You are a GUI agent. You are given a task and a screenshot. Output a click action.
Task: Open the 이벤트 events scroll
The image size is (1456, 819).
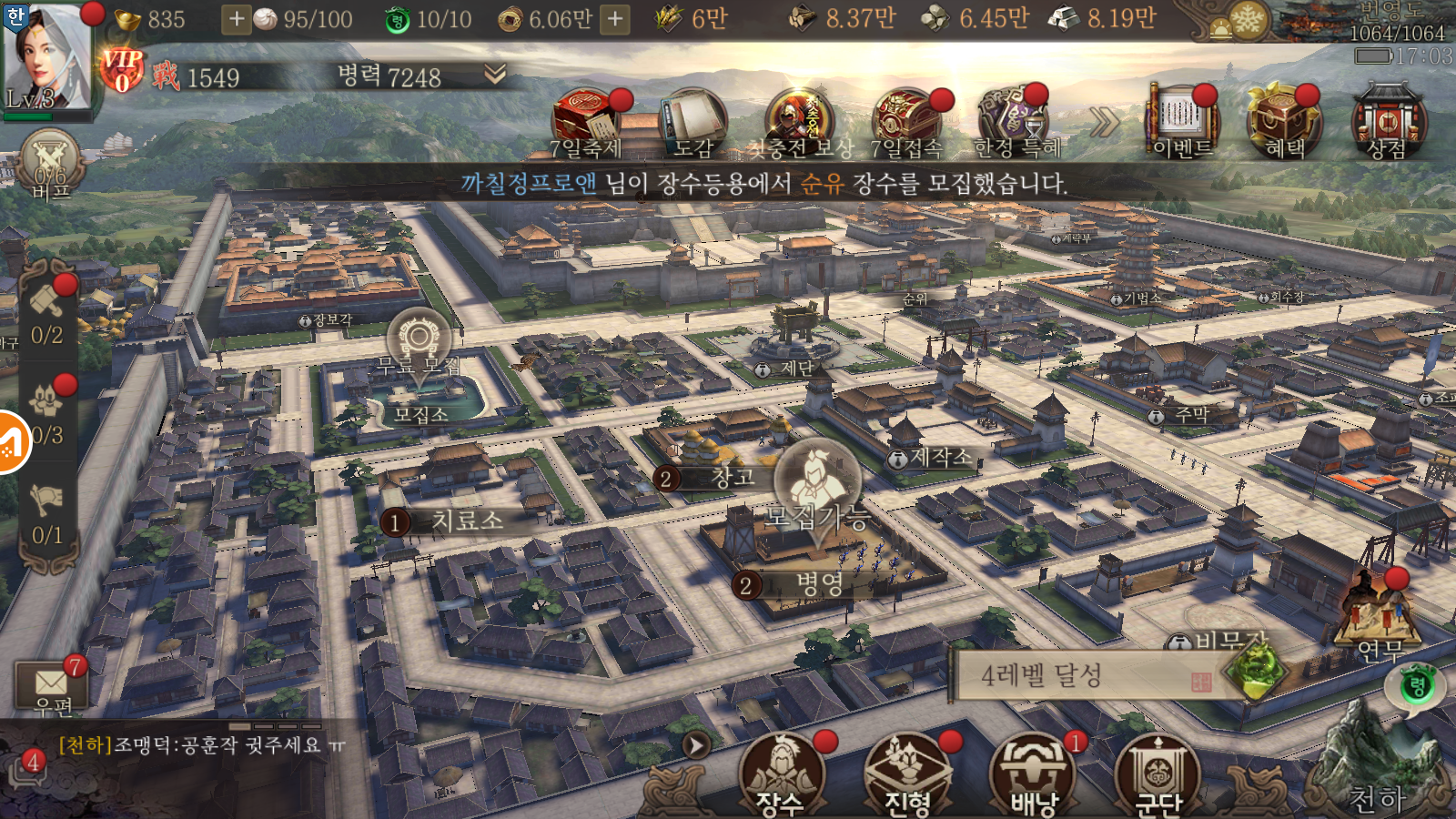(1181, 124)
